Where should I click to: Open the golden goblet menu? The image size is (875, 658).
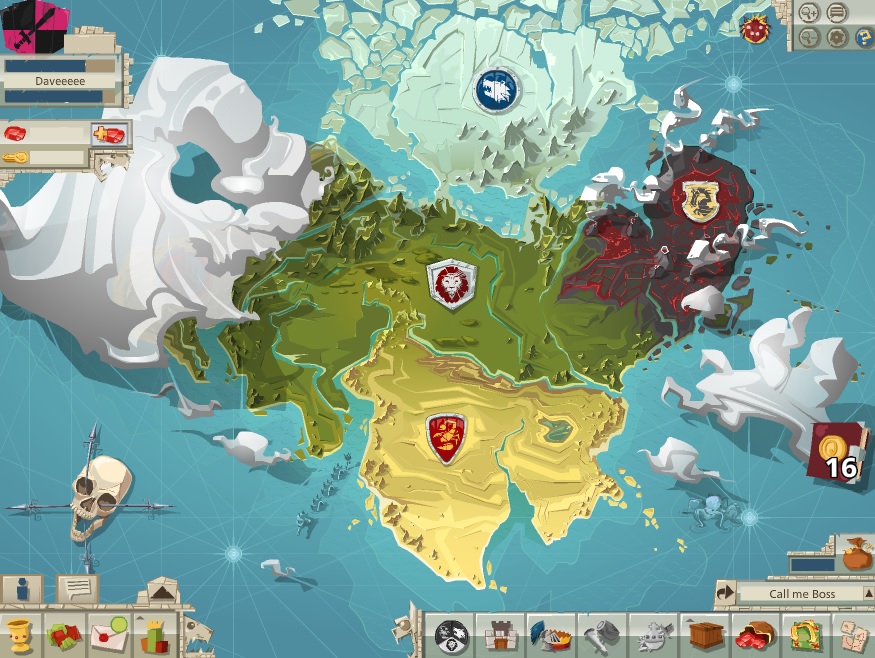[x=20, y=635]
